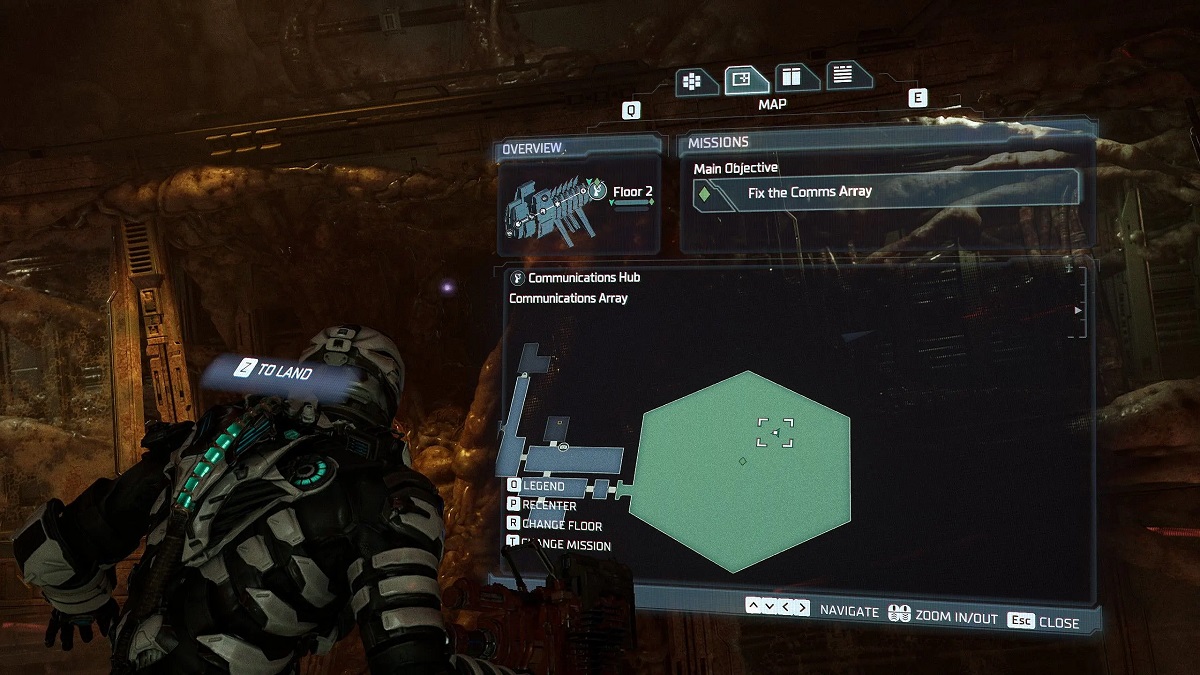Click the player position marker on map
1200x675 pixels.
tap(775, 432)
